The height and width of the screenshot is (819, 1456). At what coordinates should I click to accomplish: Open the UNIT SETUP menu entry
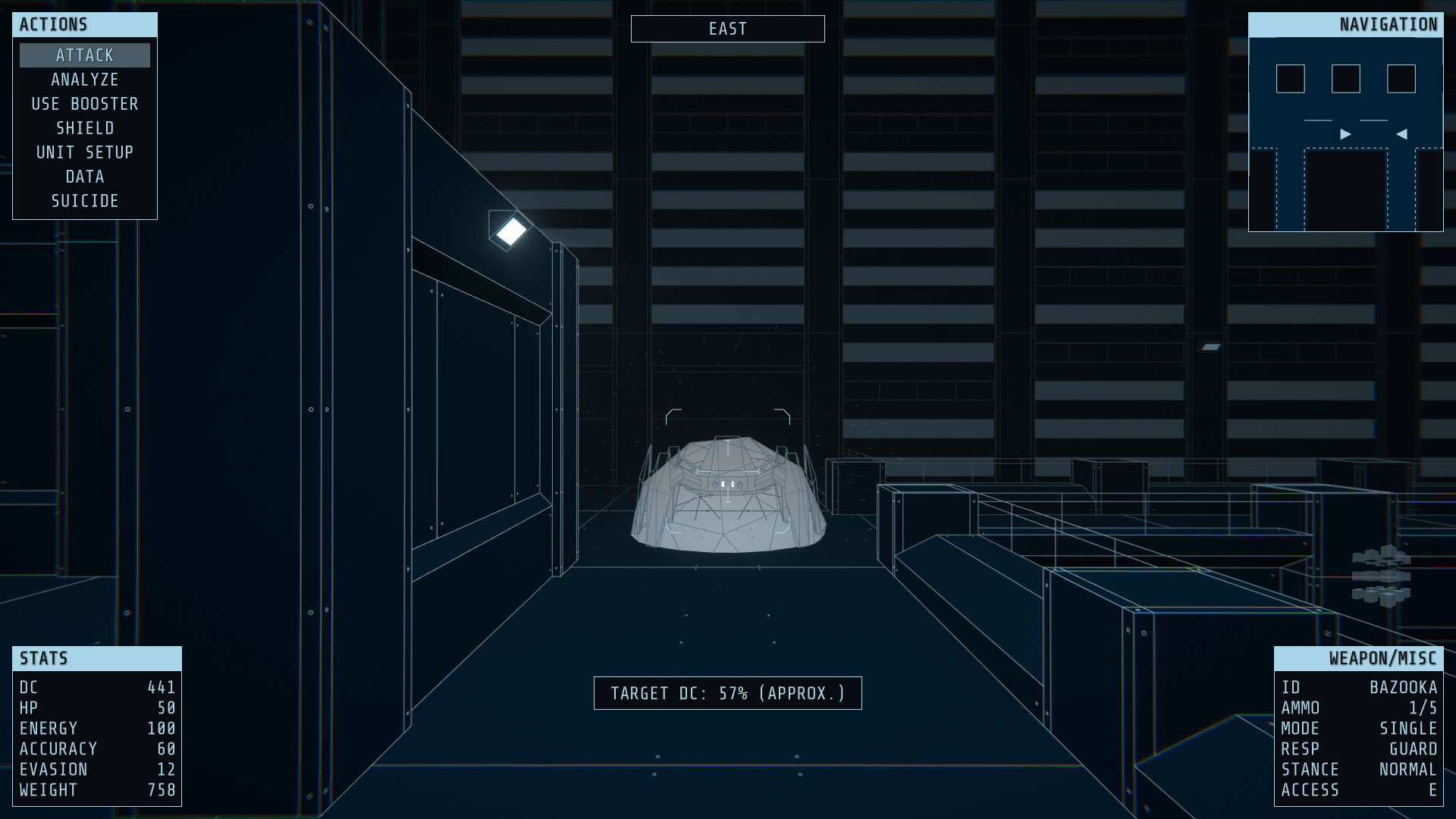tap(84, 152)
